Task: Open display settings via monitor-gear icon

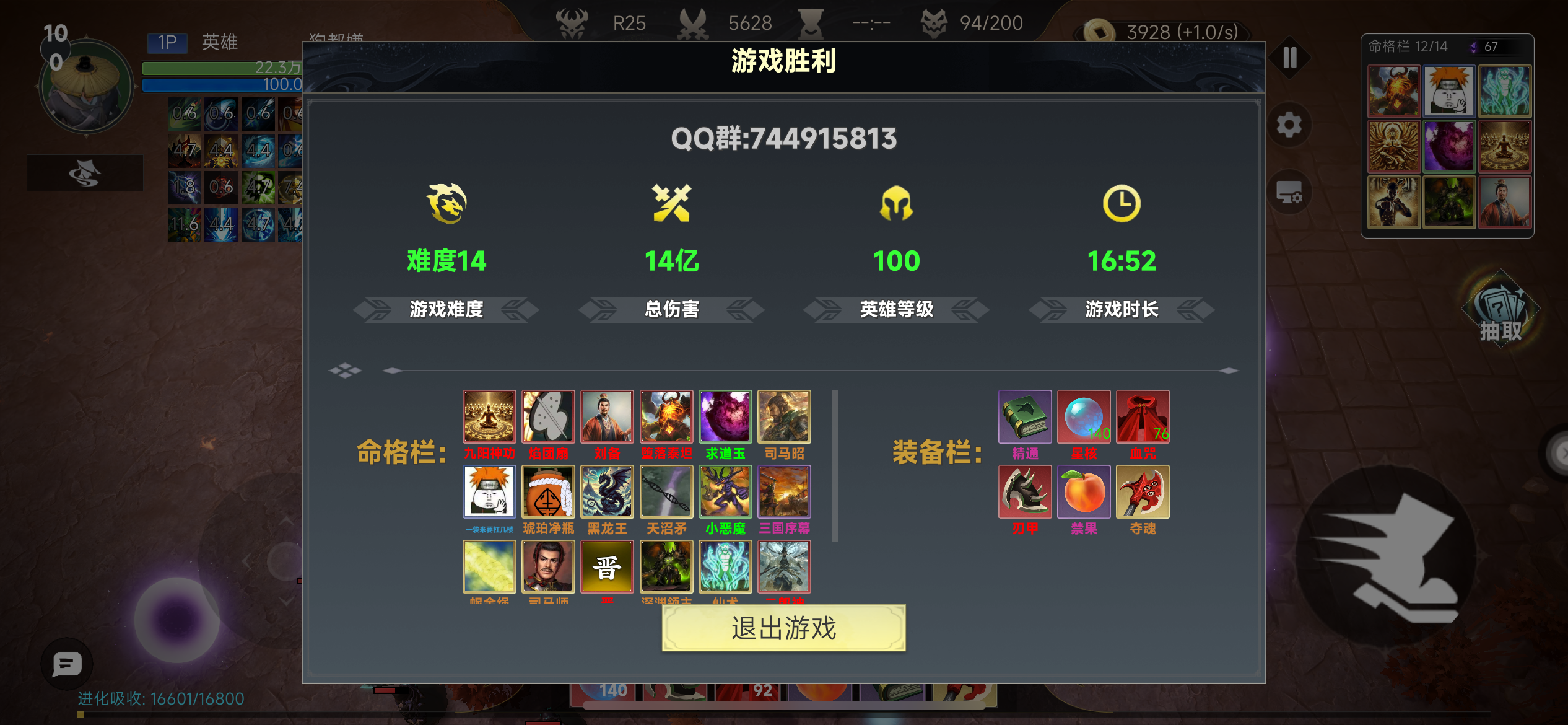Action: tap(1289, 191)
